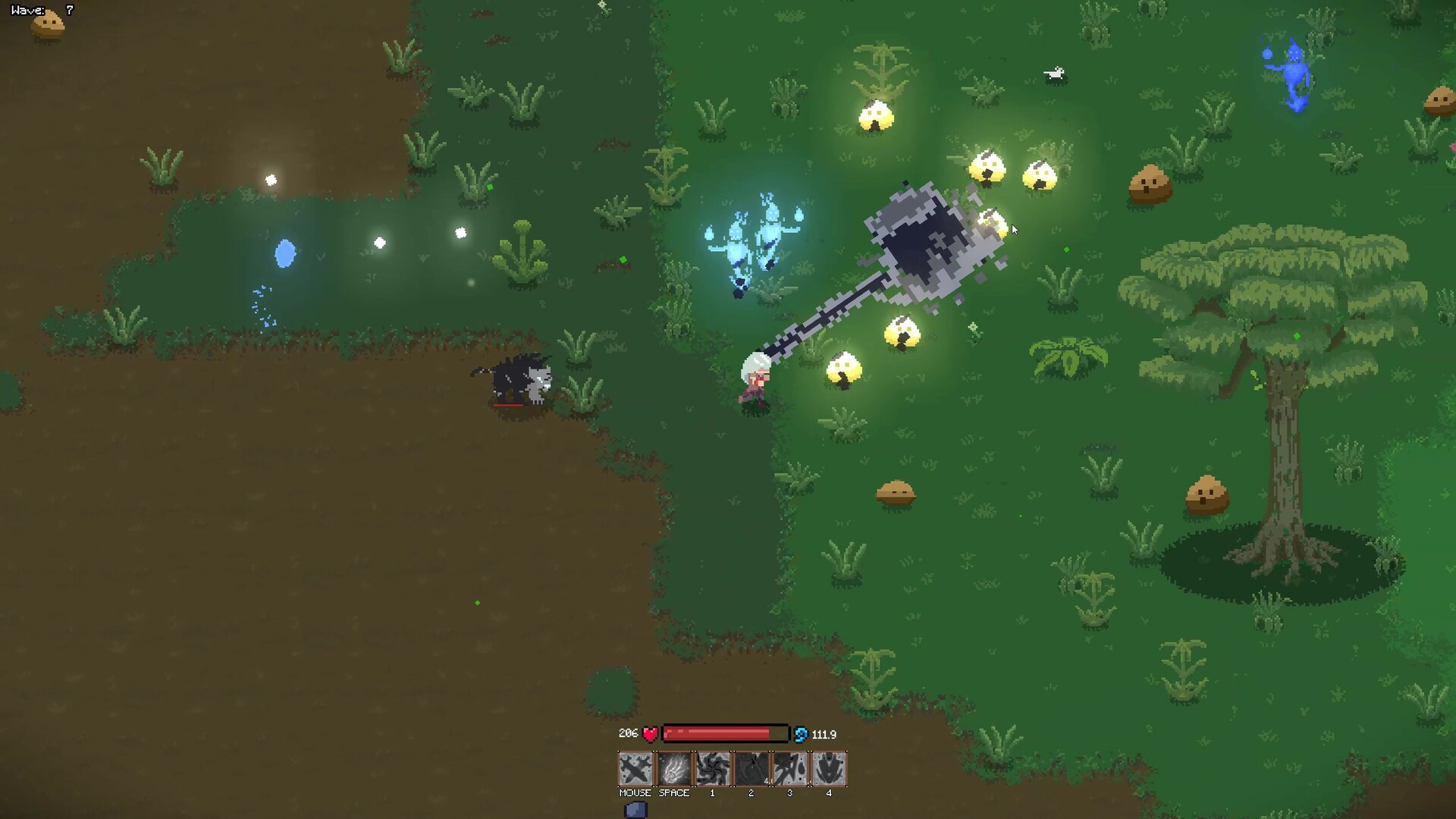This screenshot has width=1456, height=819.
Task: Select the blue stone item below the hotbar
Action: tap(635, 809)
